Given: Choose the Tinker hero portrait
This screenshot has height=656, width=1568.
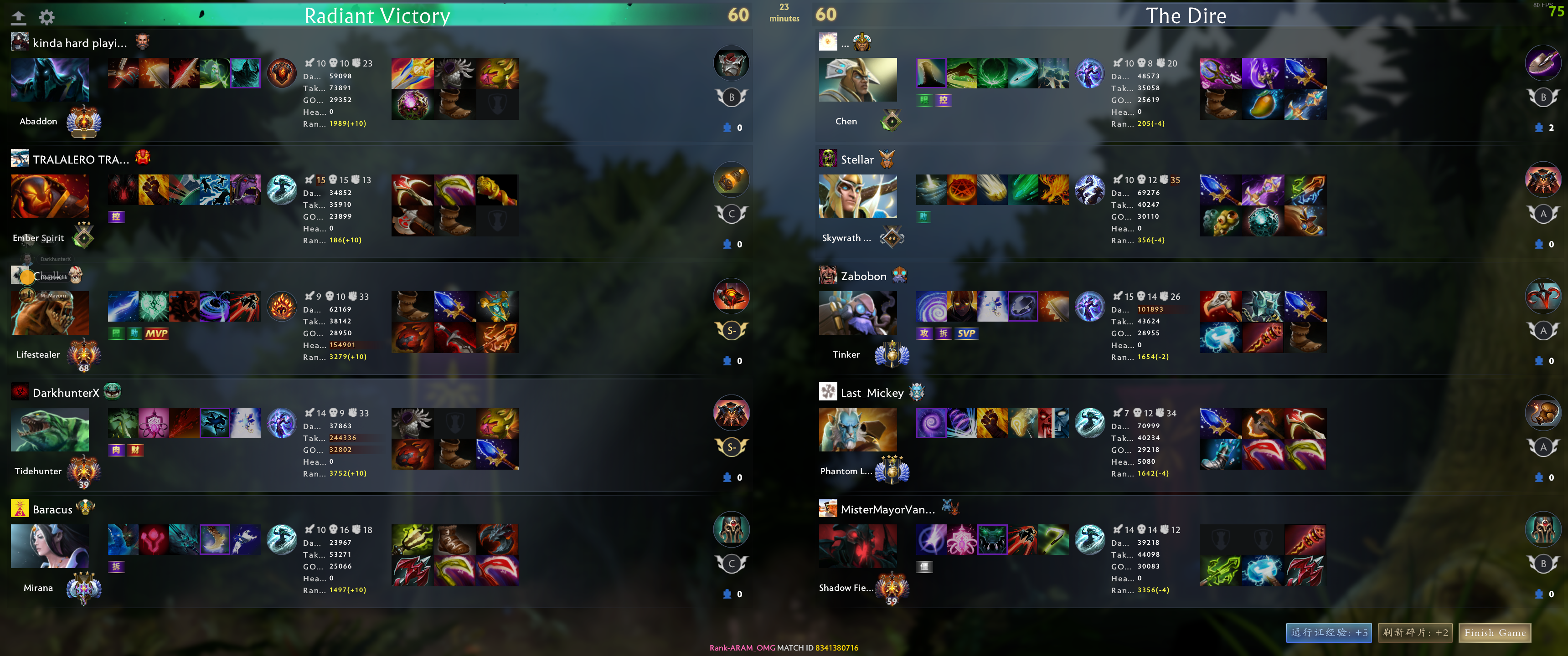Looking at the screenshot, I should click(x=858, y=313).
